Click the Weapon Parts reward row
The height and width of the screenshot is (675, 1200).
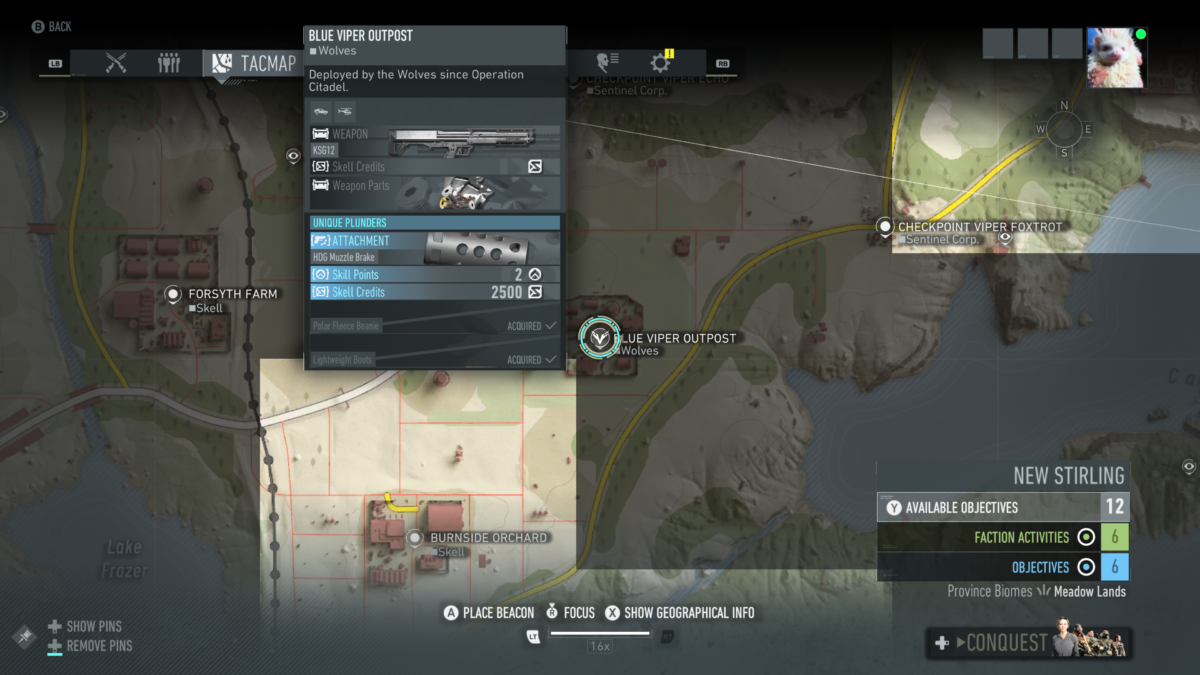(x=434, y=190)
